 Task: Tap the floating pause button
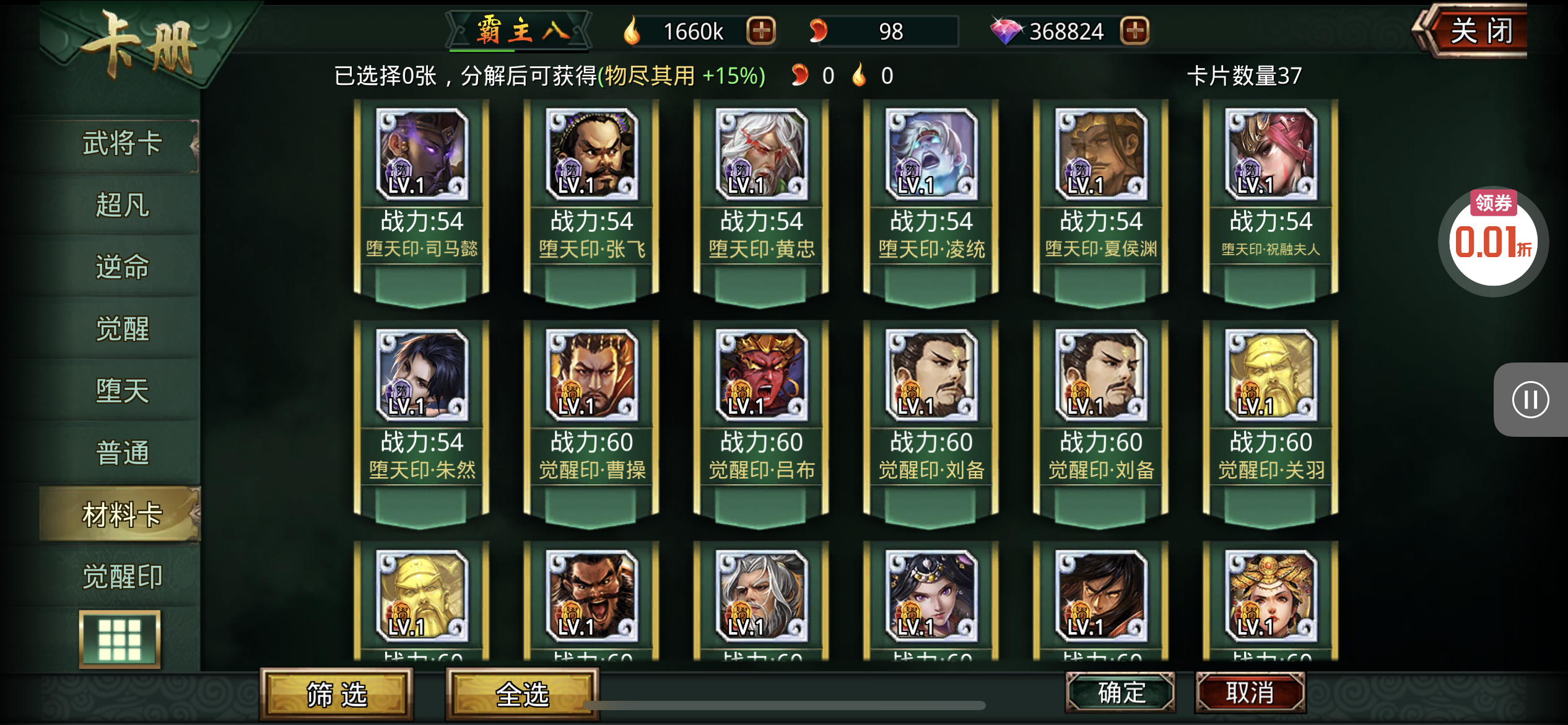point(1530,400)
